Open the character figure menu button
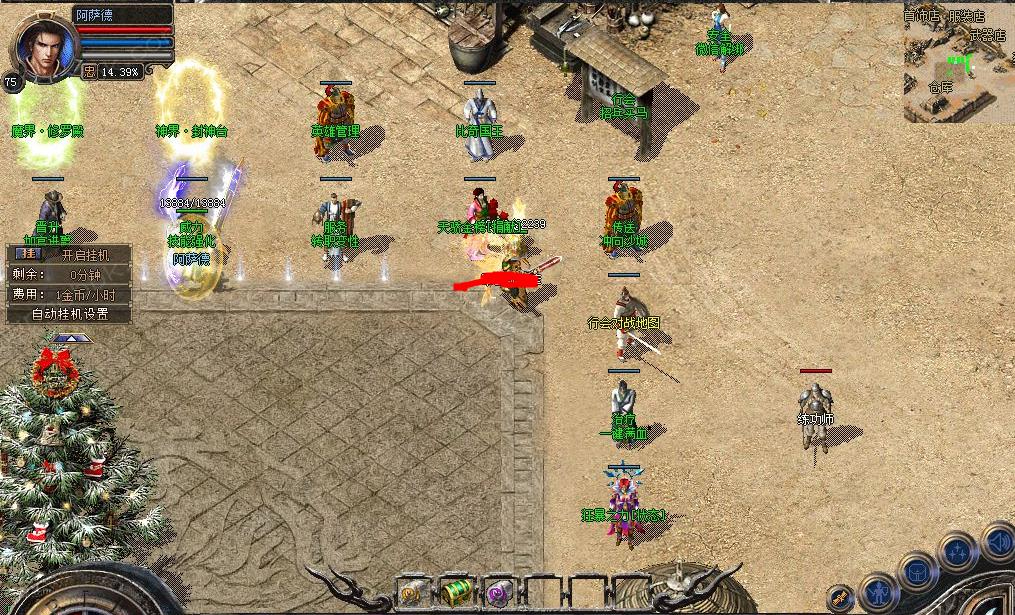Viewport: 1015px width, 615px height. pyautogui.click(x=879, y=591)
